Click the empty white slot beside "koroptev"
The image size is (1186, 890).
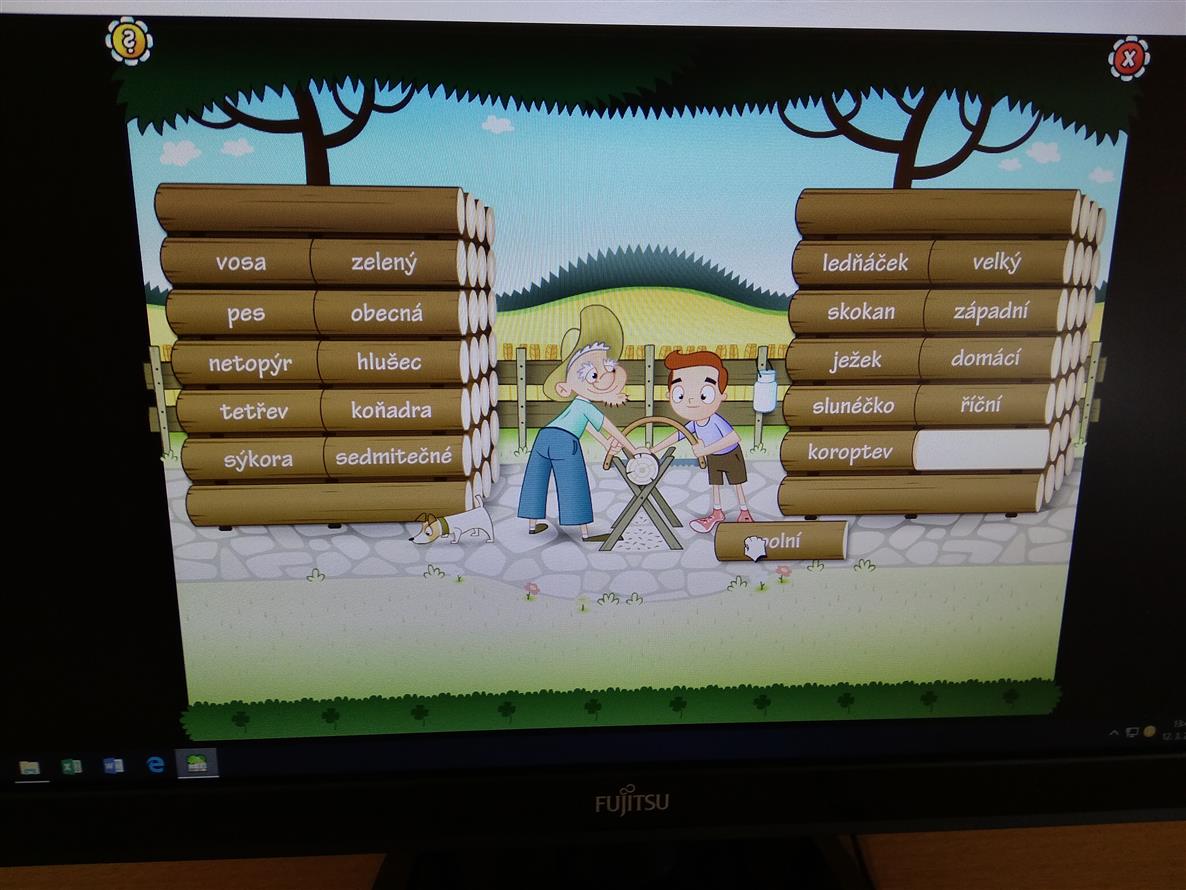pos(981,451)
